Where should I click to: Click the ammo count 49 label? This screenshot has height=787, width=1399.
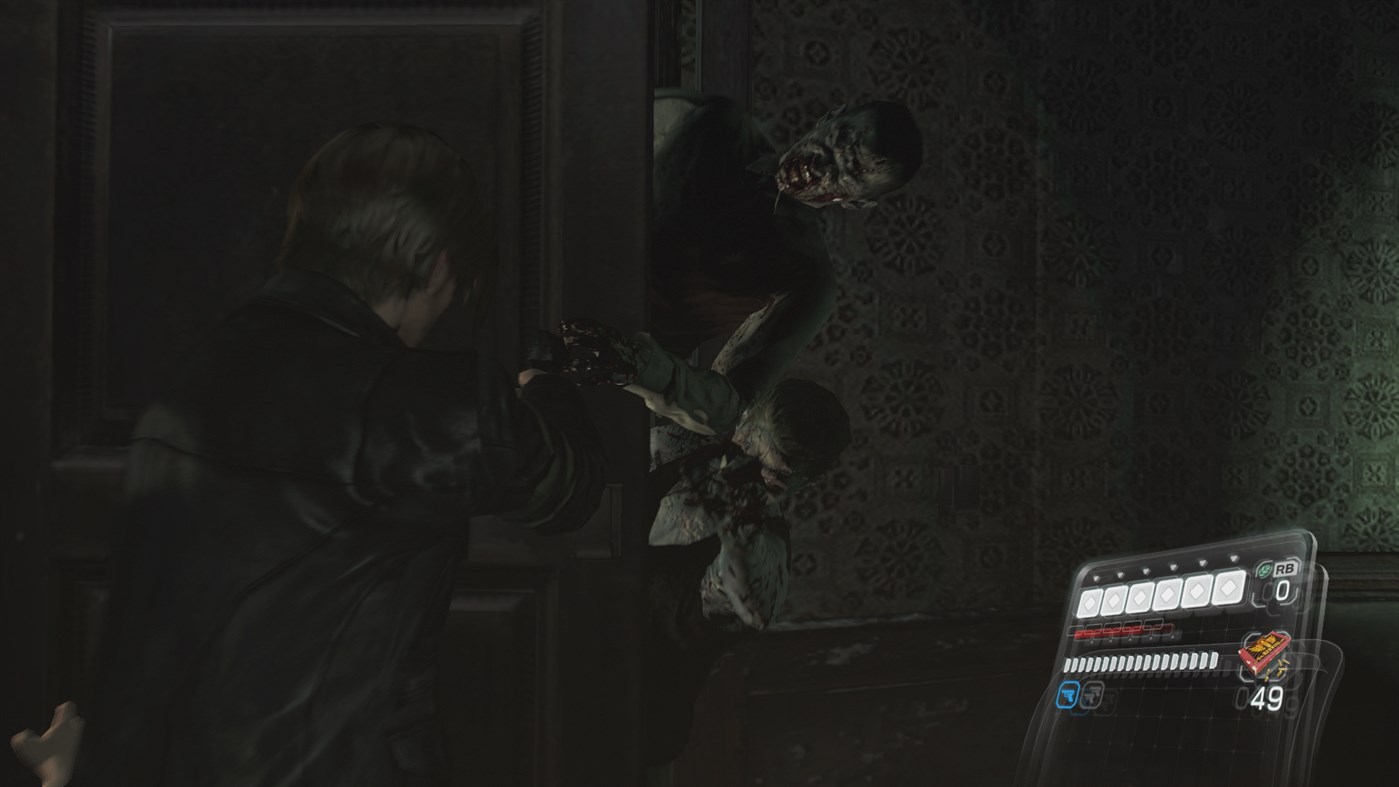(x=1266, y=697)
